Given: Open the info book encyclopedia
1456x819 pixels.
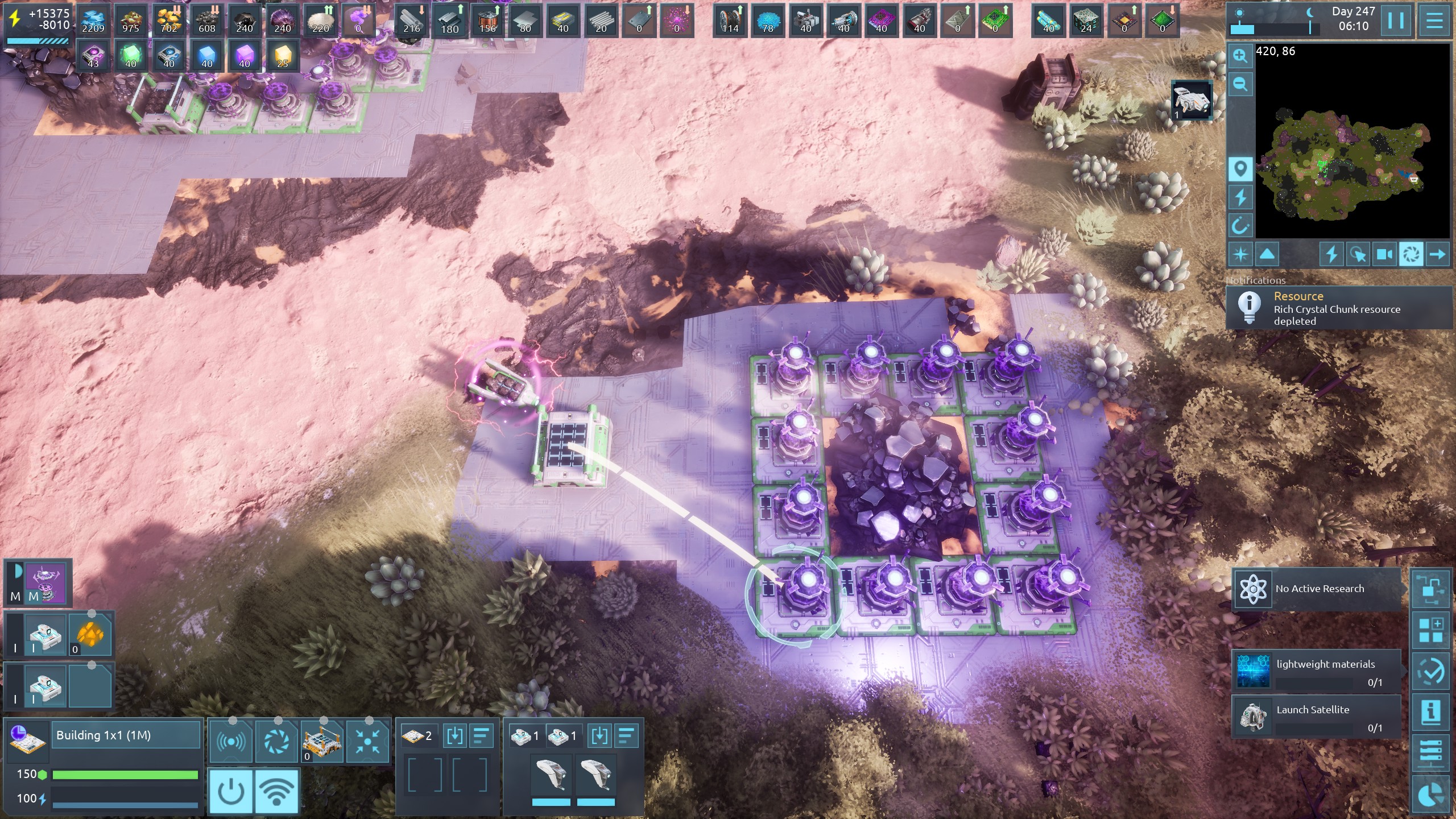Looking at the screenshot, I should coord(1431,712).
